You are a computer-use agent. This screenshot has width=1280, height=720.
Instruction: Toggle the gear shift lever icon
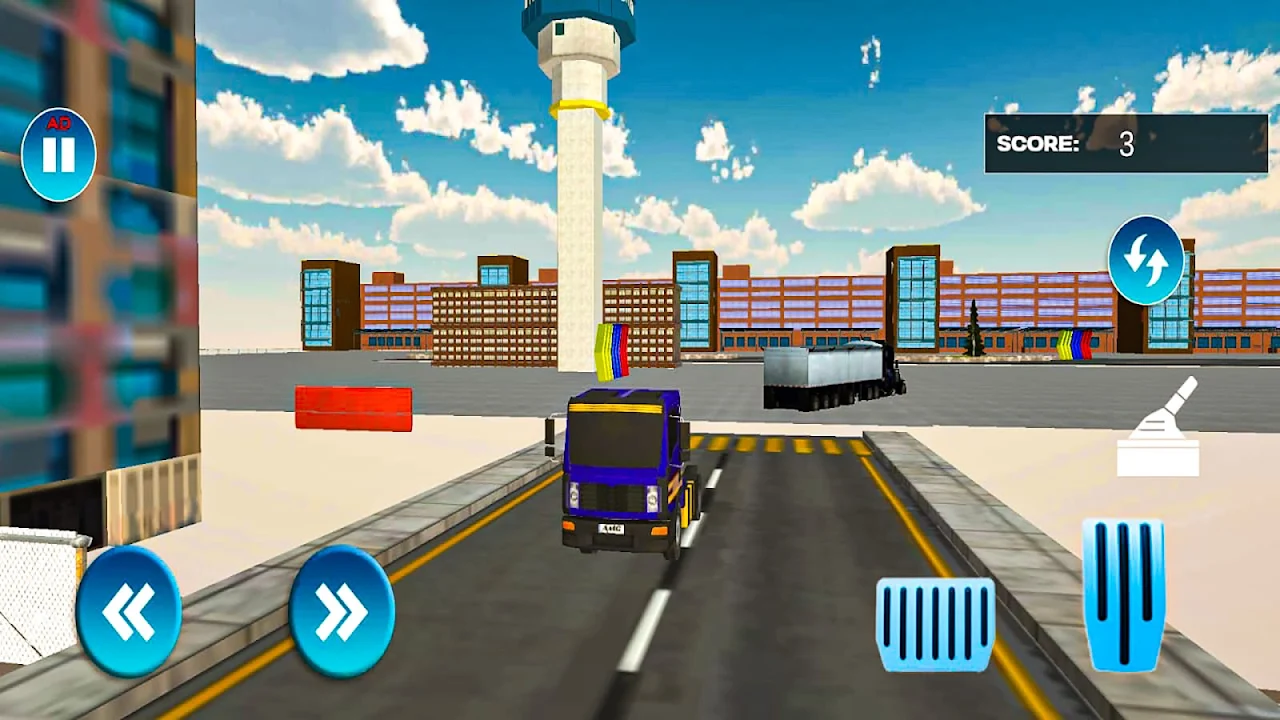tap(1160, 428)
